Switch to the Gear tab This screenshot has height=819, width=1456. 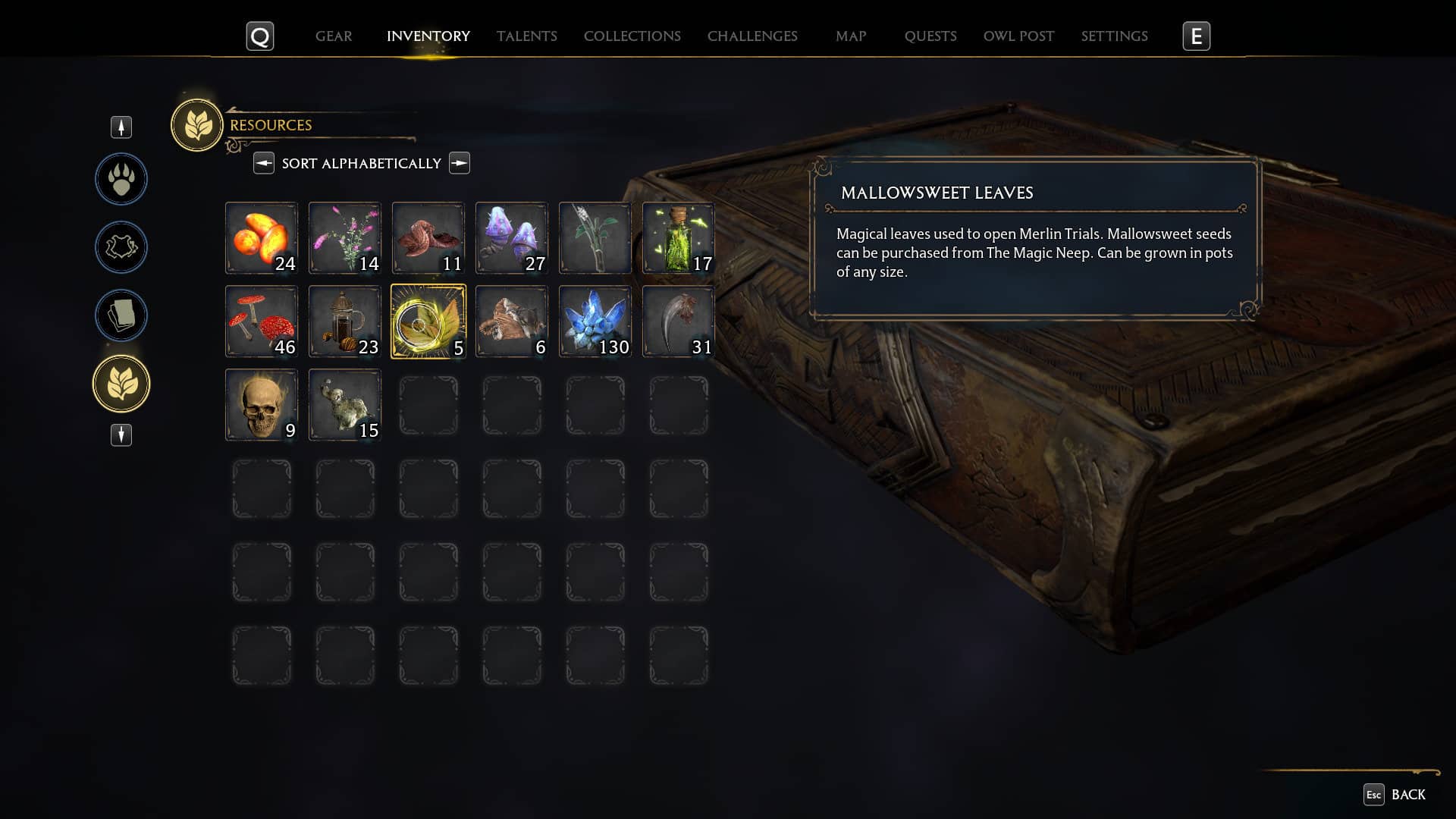tap(334, 36)
